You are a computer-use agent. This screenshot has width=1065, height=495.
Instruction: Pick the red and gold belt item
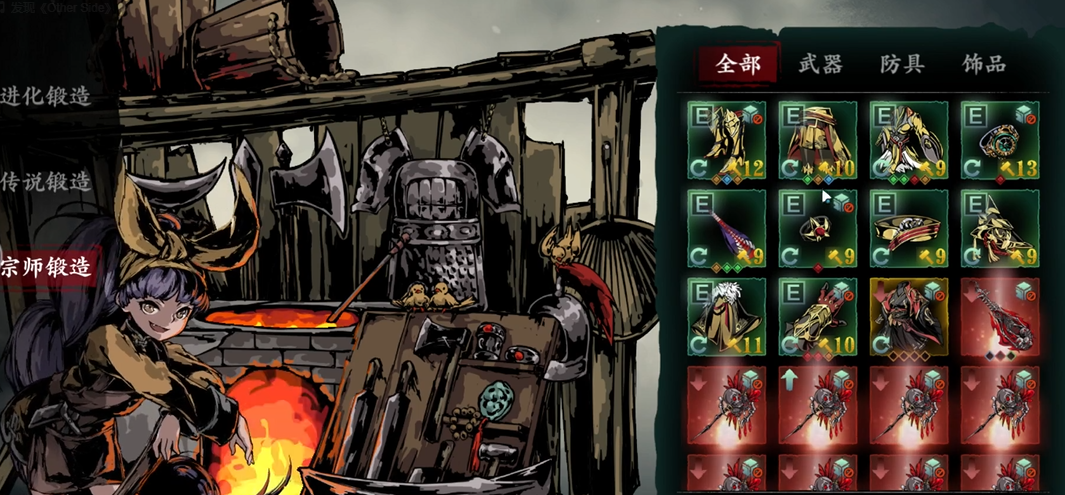pyautogui.click(x=908, y=229)
